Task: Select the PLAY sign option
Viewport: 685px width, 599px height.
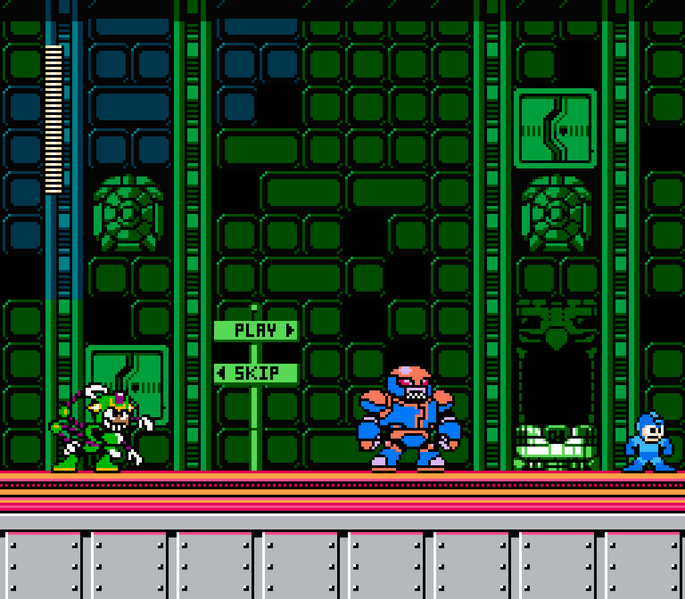Action: [x=256, y=330]
